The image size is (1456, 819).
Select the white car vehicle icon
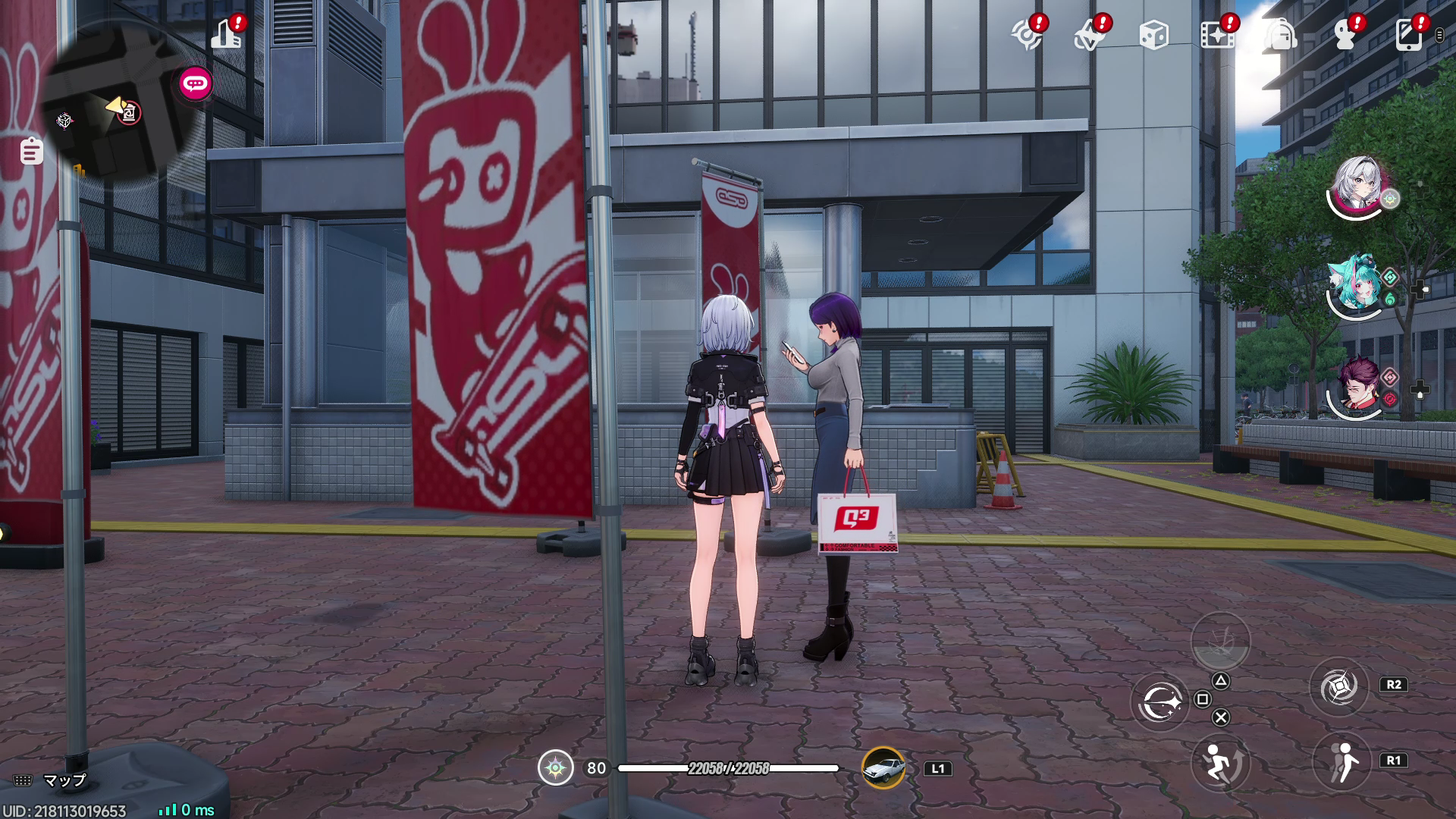(x=883, y=768)
